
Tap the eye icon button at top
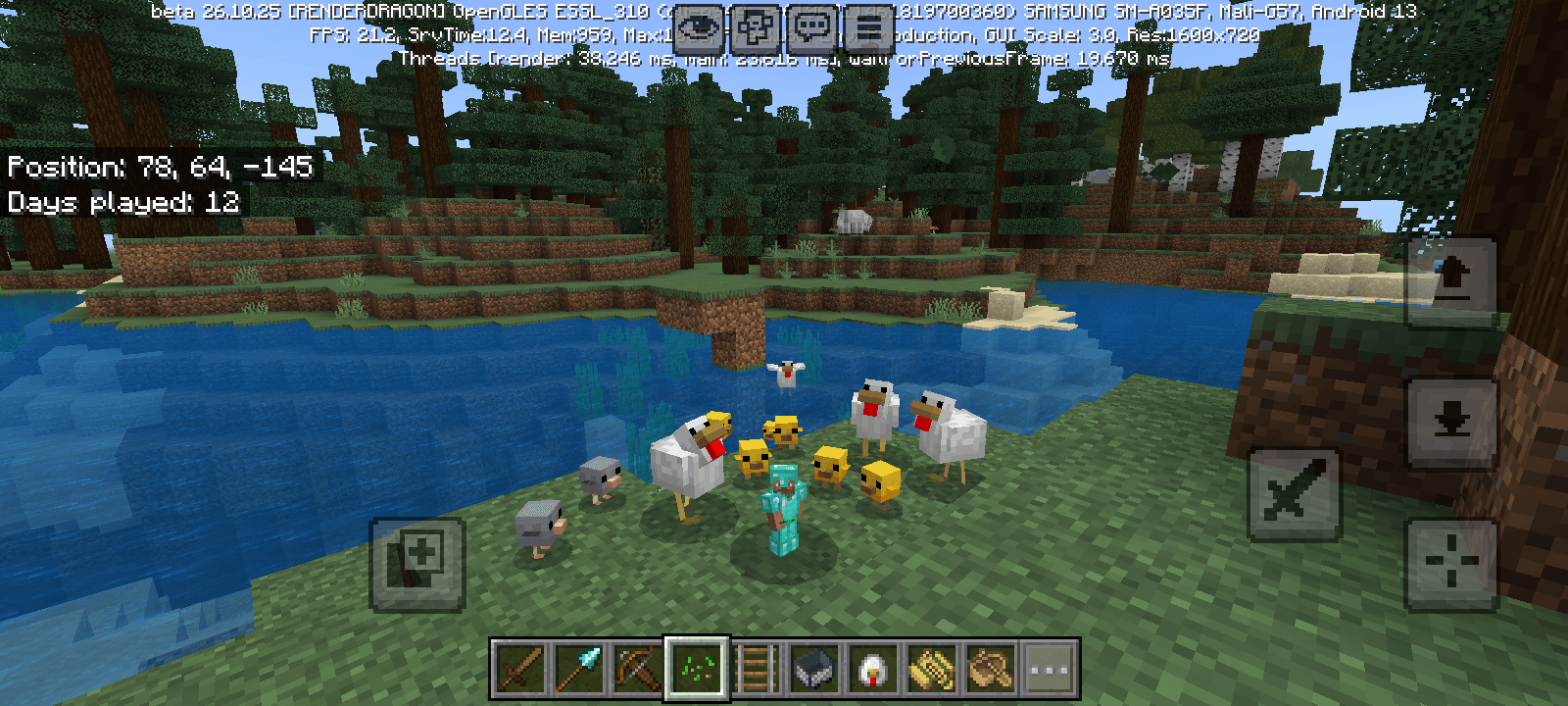pyautogui.click(x=699, y=28)
